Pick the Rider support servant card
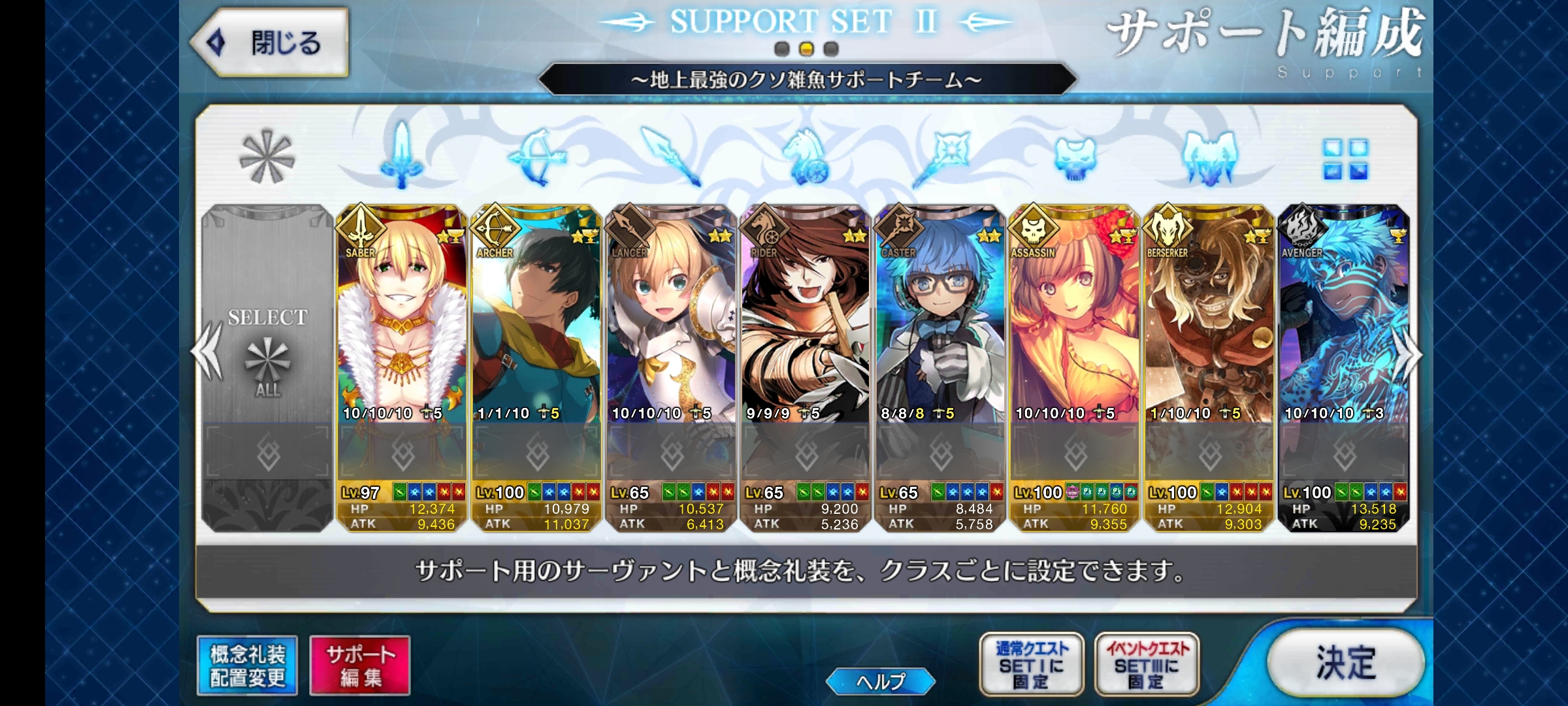 click(806, 340)
